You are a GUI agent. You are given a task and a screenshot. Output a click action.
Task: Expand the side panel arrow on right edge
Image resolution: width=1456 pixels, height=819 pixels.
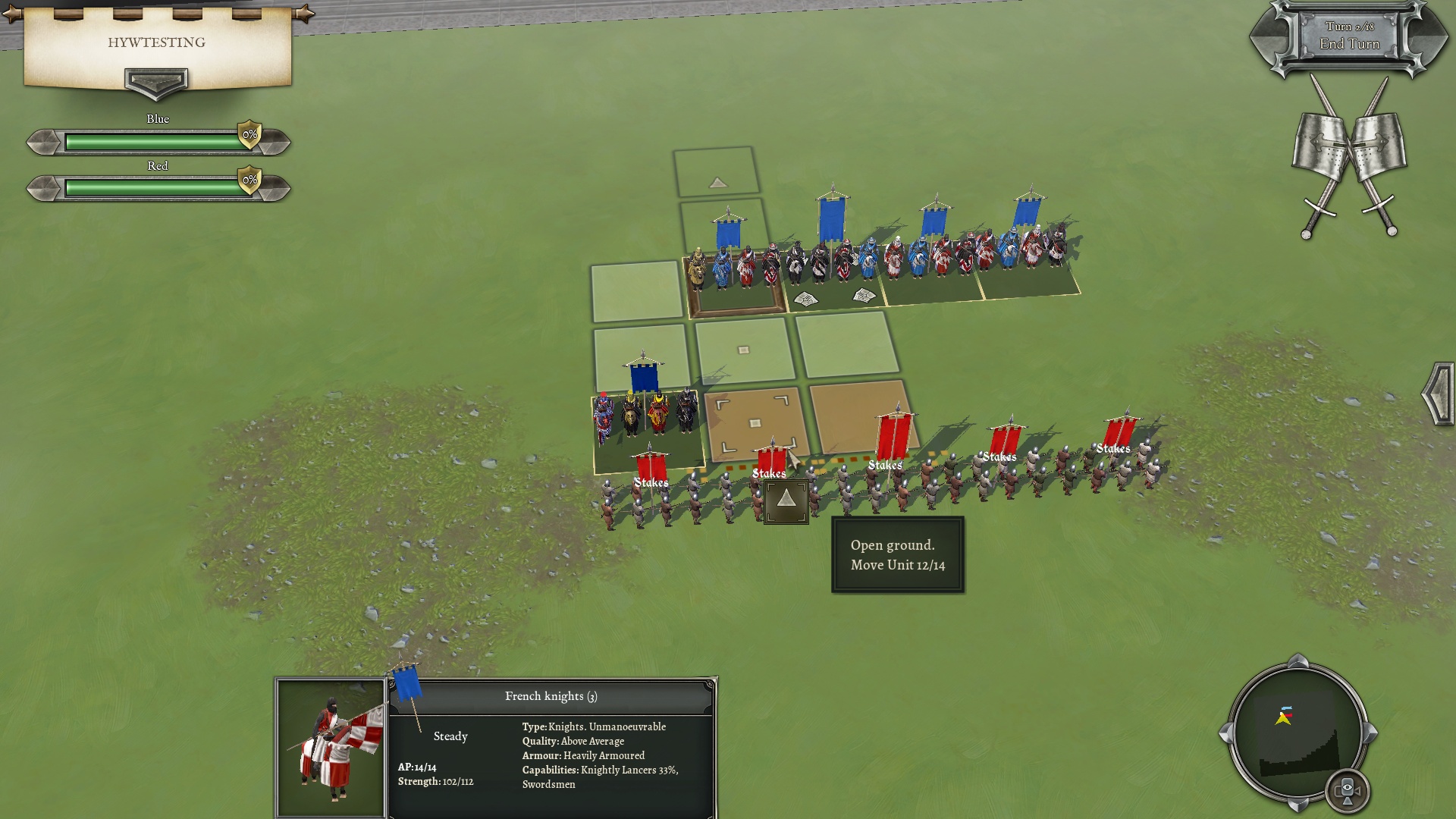tap(1438, 393)
